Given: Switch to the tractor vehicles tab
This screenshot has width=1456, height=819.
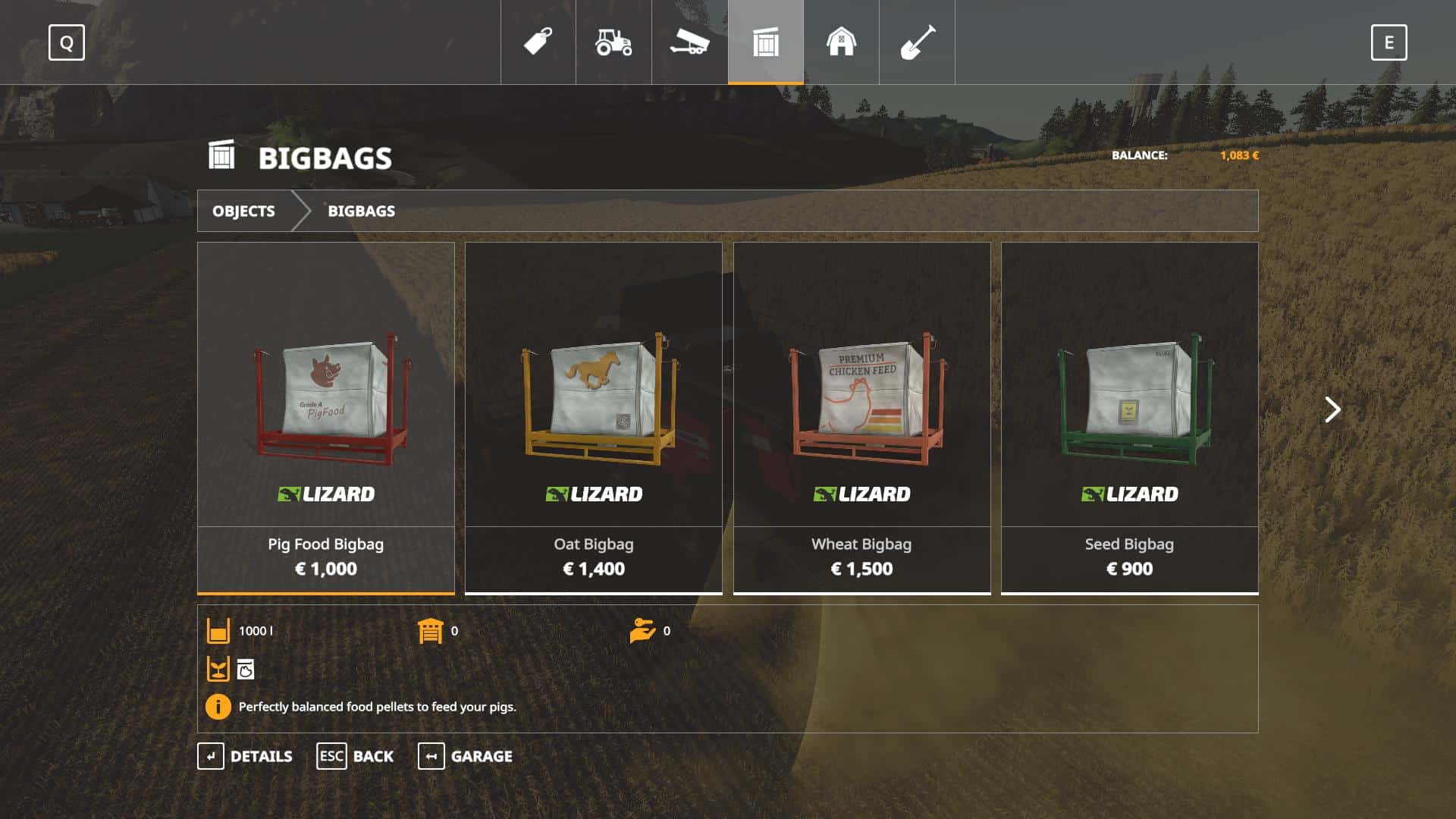Looking at the screenshot, I should tap(613, 42).
